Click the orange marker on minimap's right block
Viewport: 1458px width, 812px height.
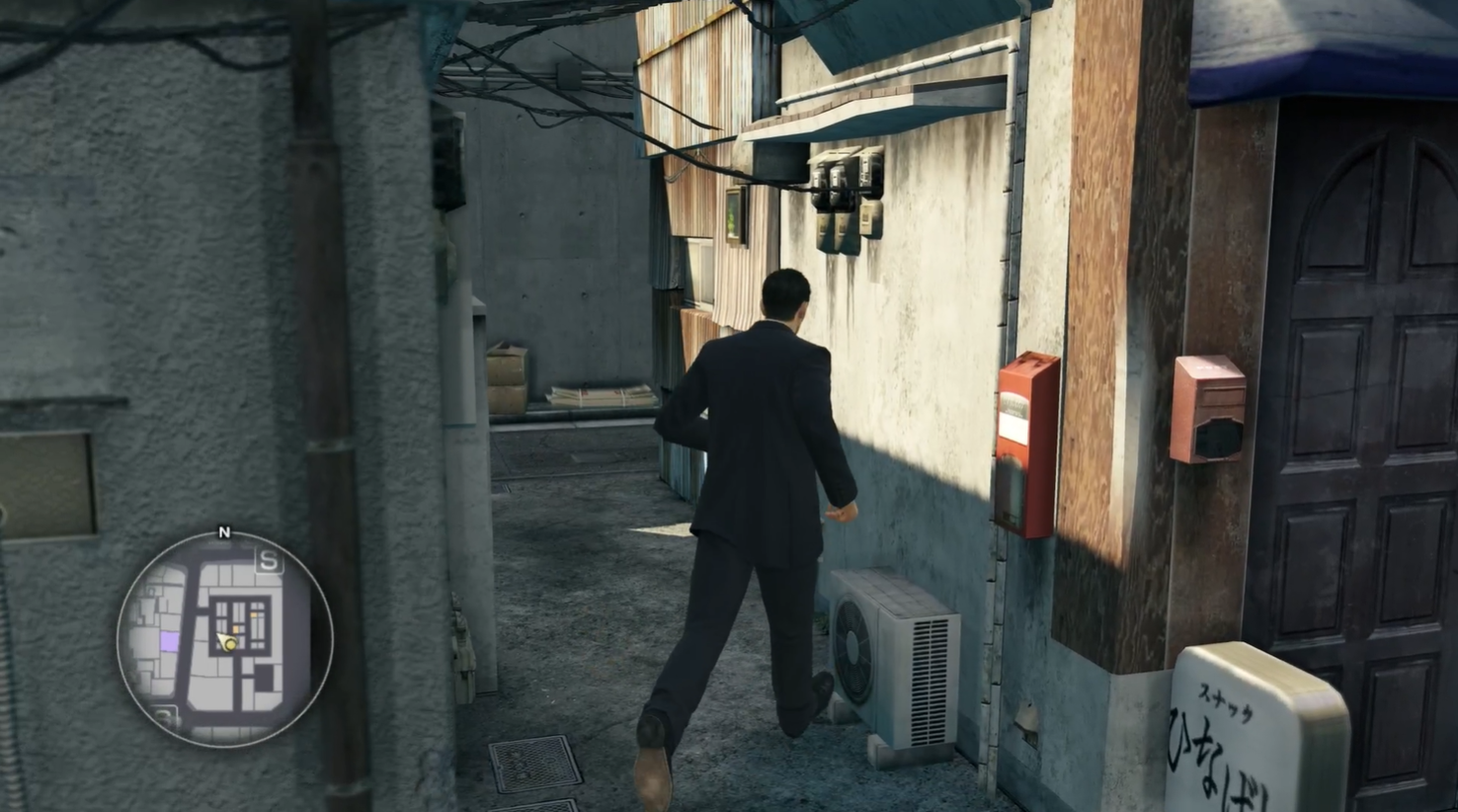256,613
